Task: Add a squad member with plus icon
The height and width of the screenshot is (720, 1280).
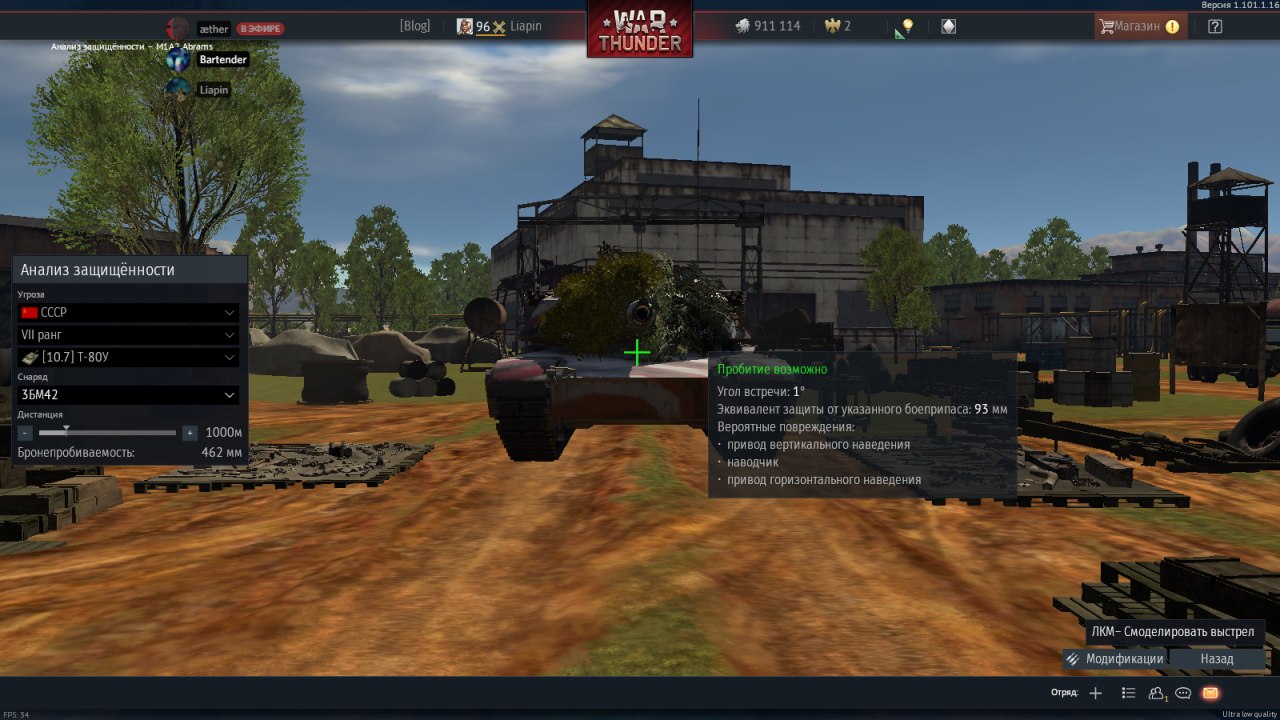Action: click(1096, 693)
